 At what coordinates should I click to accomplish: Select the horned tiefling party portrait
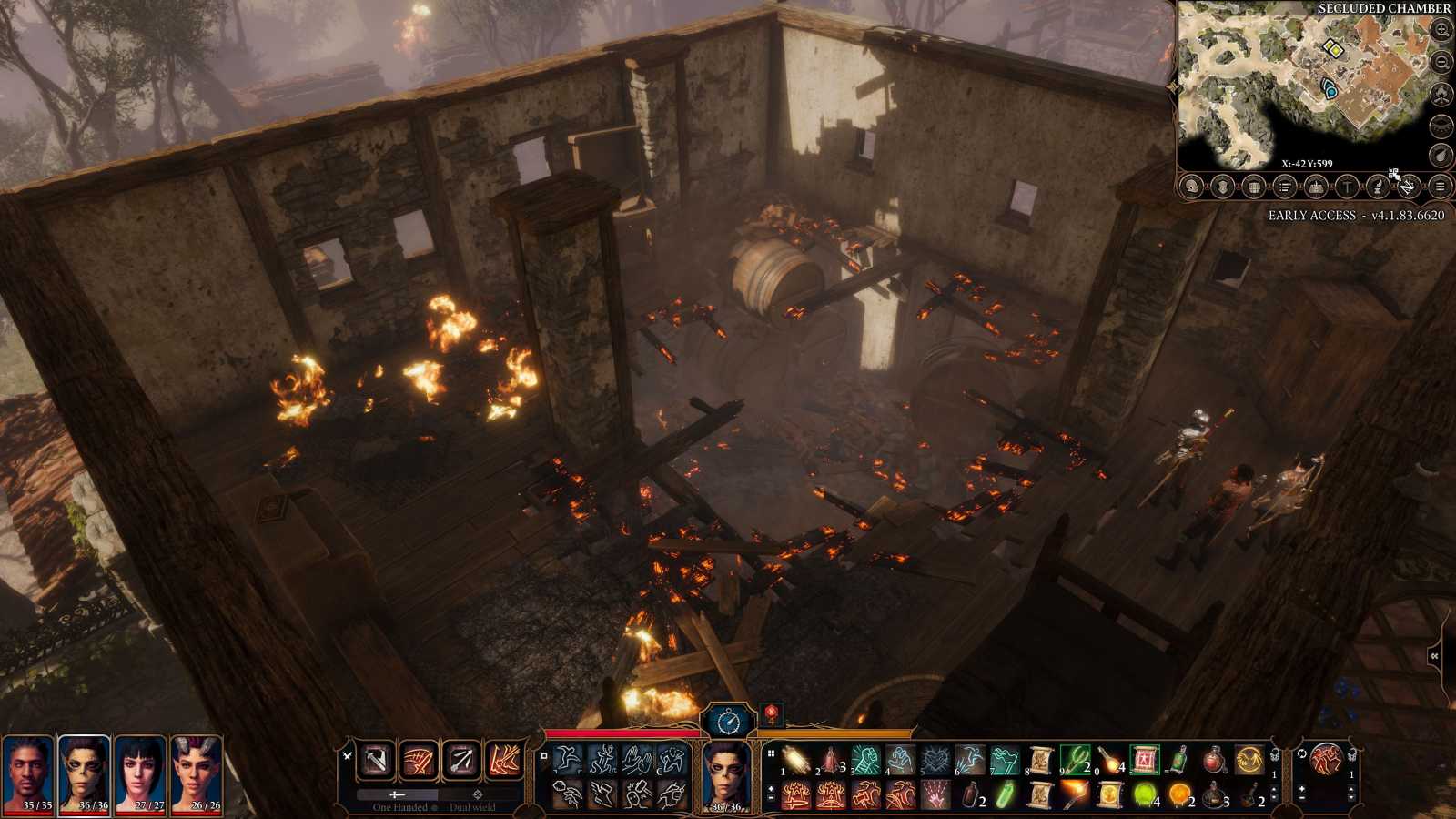click(197, 771)
